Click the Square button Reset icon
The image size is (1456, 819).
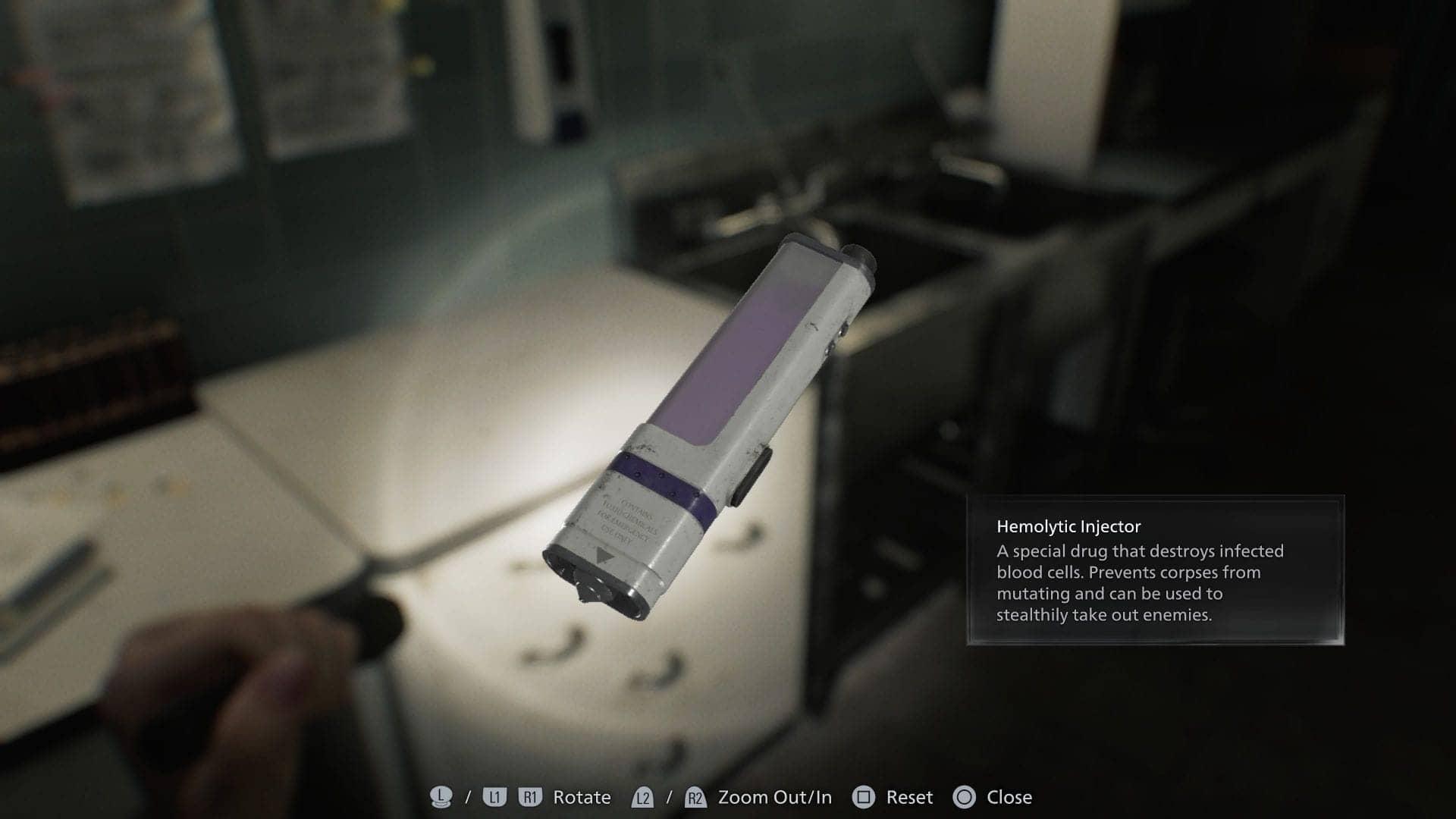coord(864,797)
